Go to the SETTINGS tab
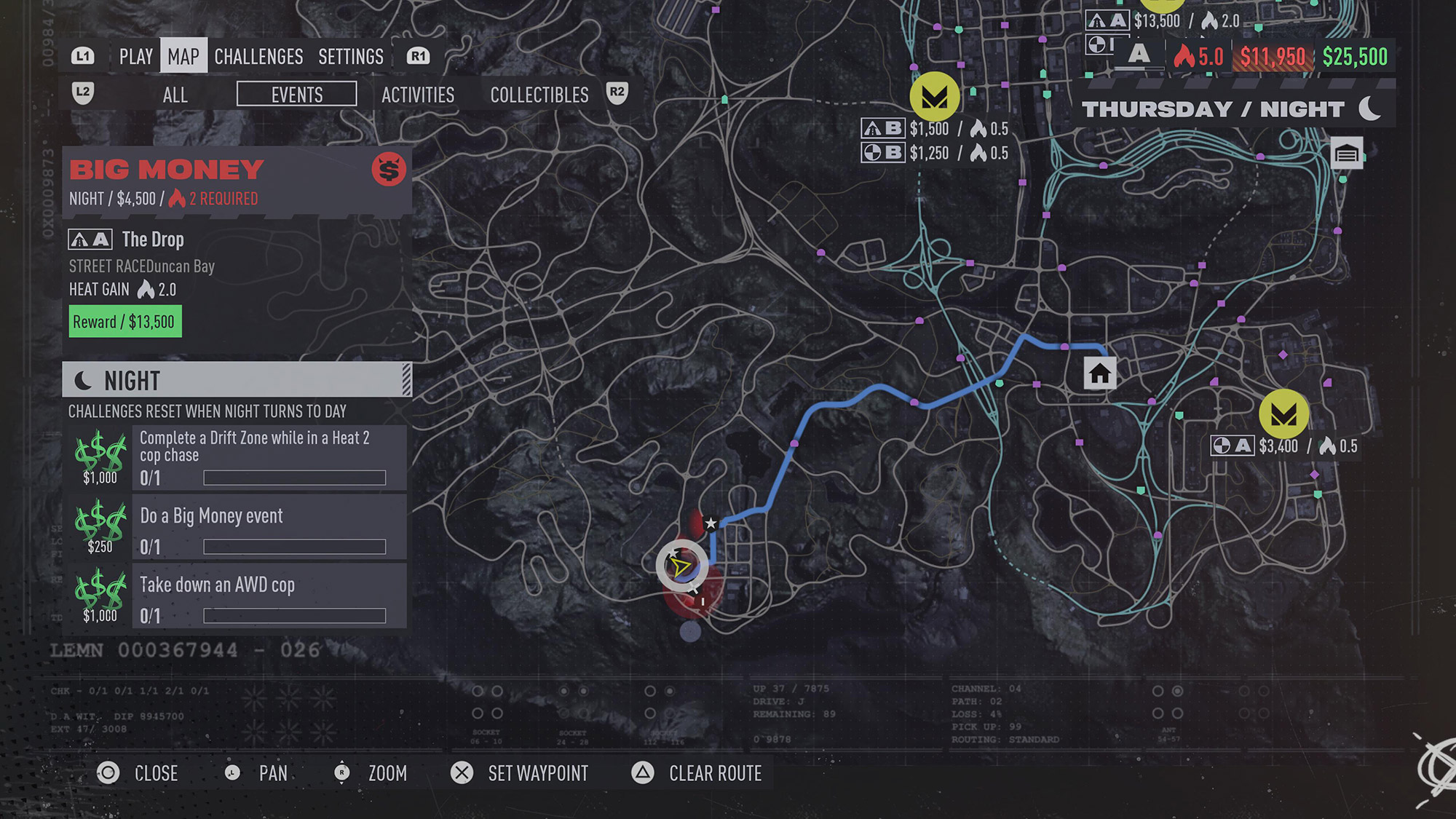The height and width of the screenshot is (819, 1456). (x=351, y=57)
